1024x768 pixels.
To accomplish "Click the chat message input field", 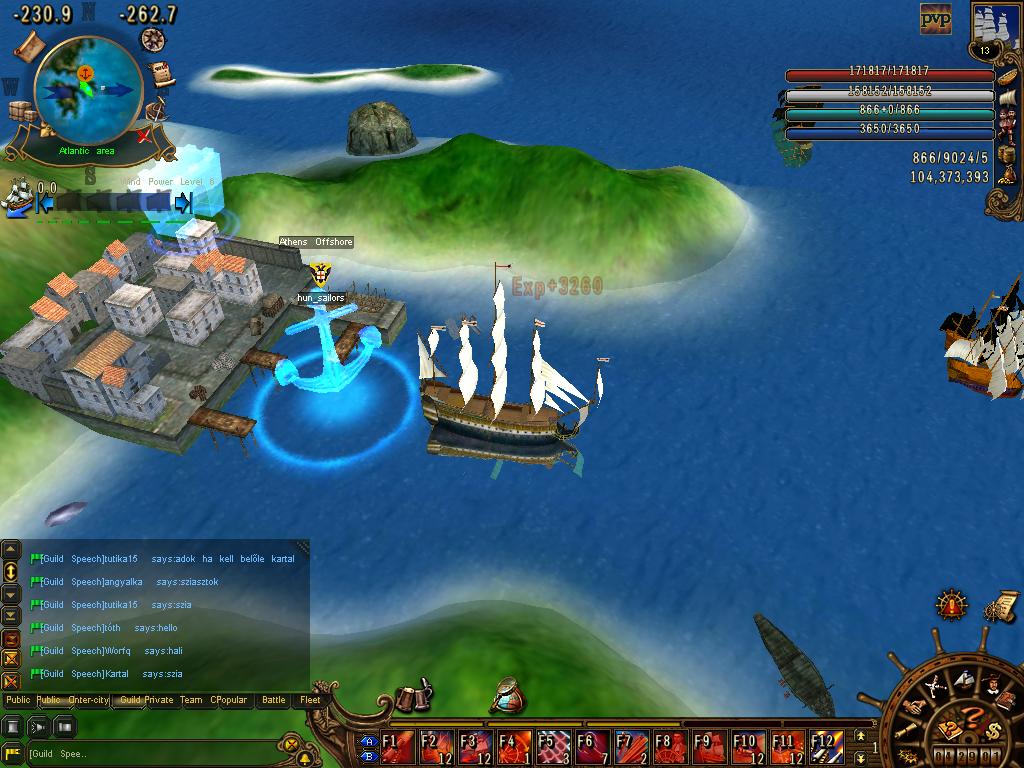I will pyautogui.click(x=150, y=753).
